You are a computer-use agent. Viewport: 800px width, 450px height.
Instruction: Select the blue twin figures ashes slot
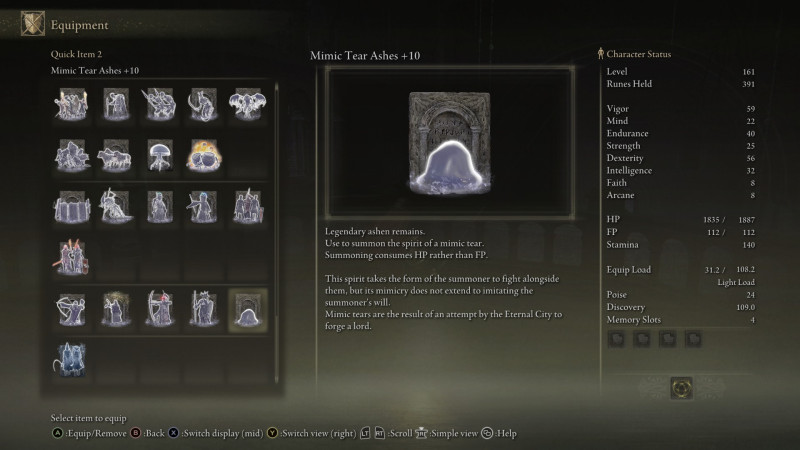click(x=72, y=360)
